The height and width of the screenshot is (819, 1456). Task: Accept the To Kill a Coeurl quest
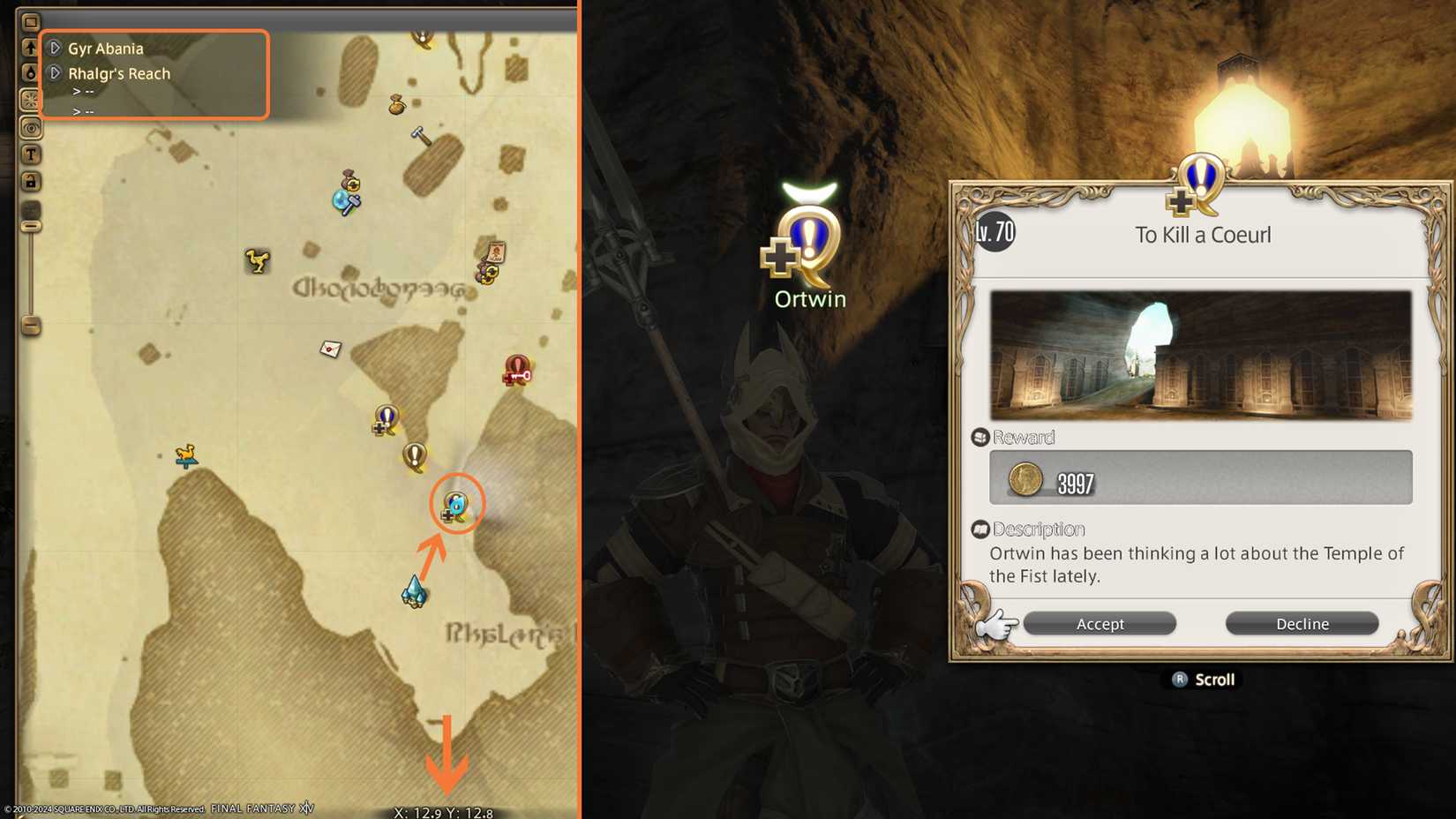click(1100, 623)
